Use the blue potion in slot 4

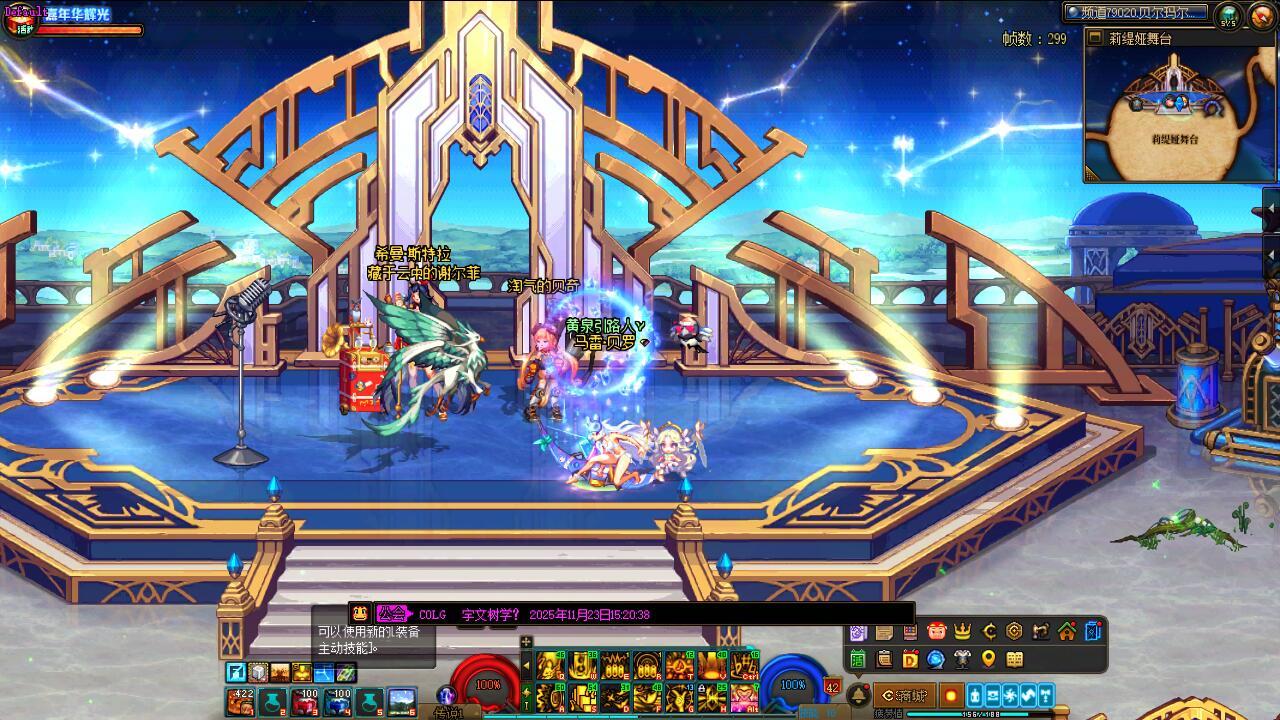coord(337,701)
